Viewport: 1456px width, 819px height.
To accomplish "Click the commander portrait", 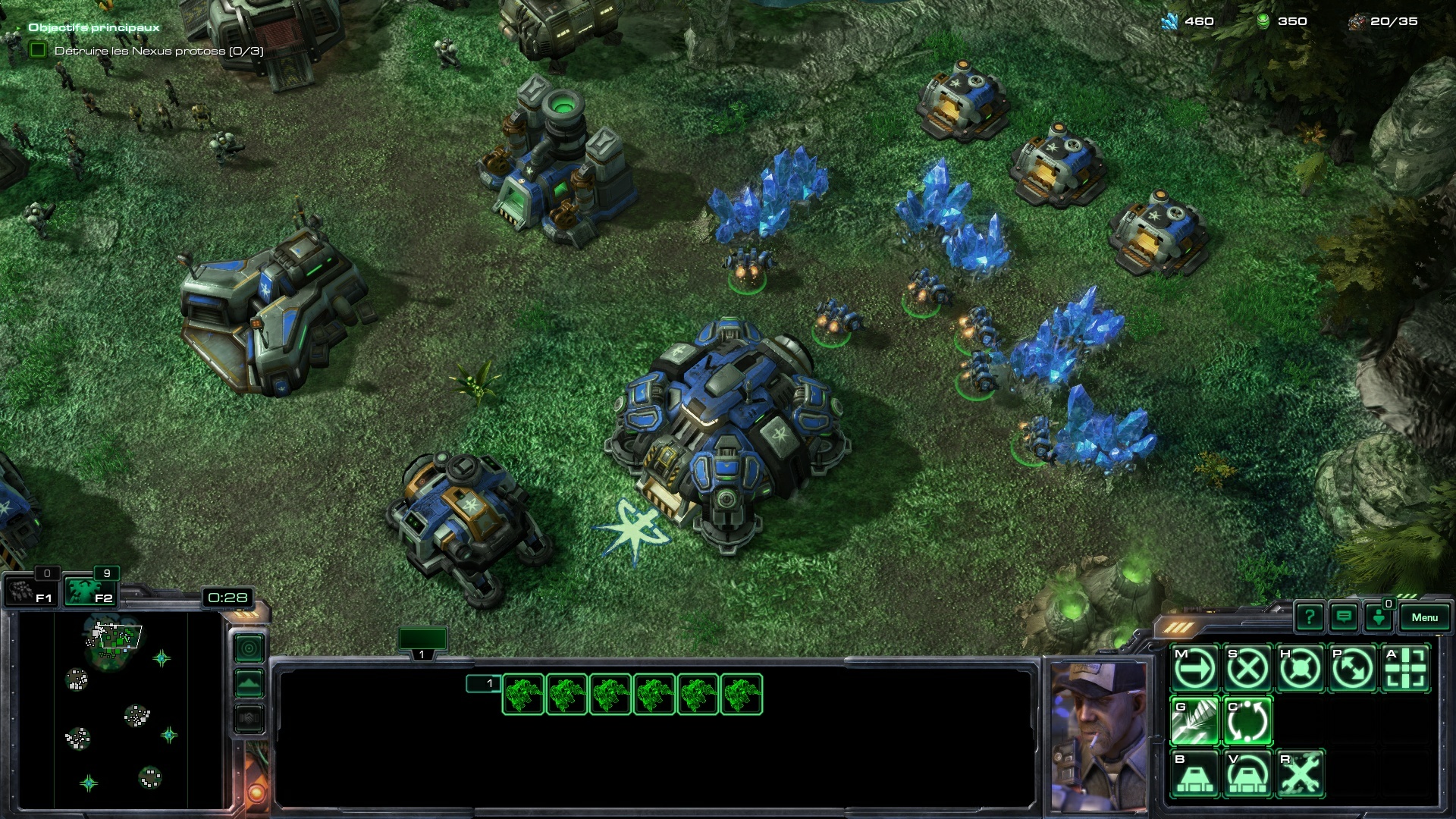I will (1098, 734).
